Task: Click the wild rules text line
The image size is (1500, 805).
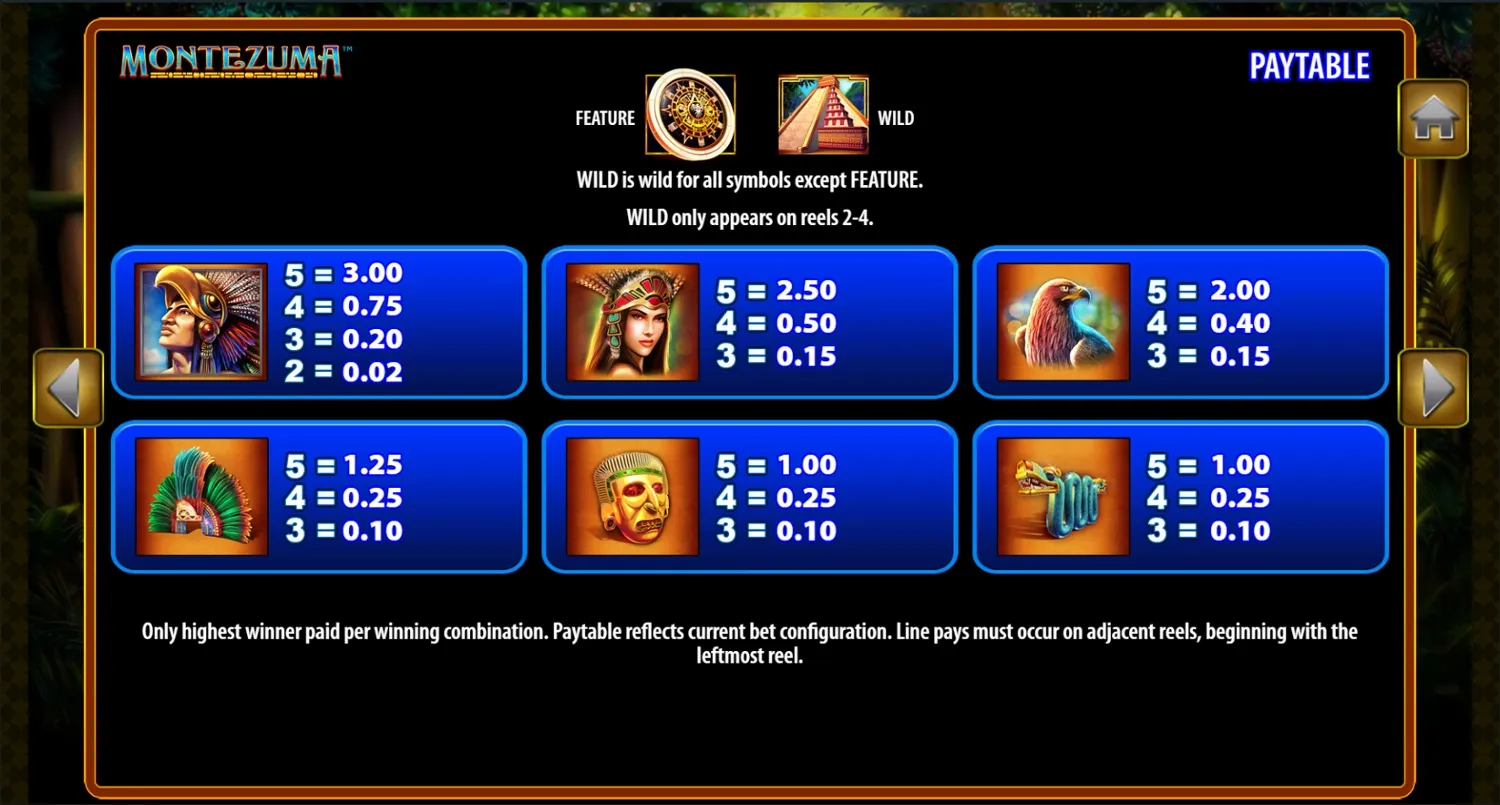Action: click(750, 180)
